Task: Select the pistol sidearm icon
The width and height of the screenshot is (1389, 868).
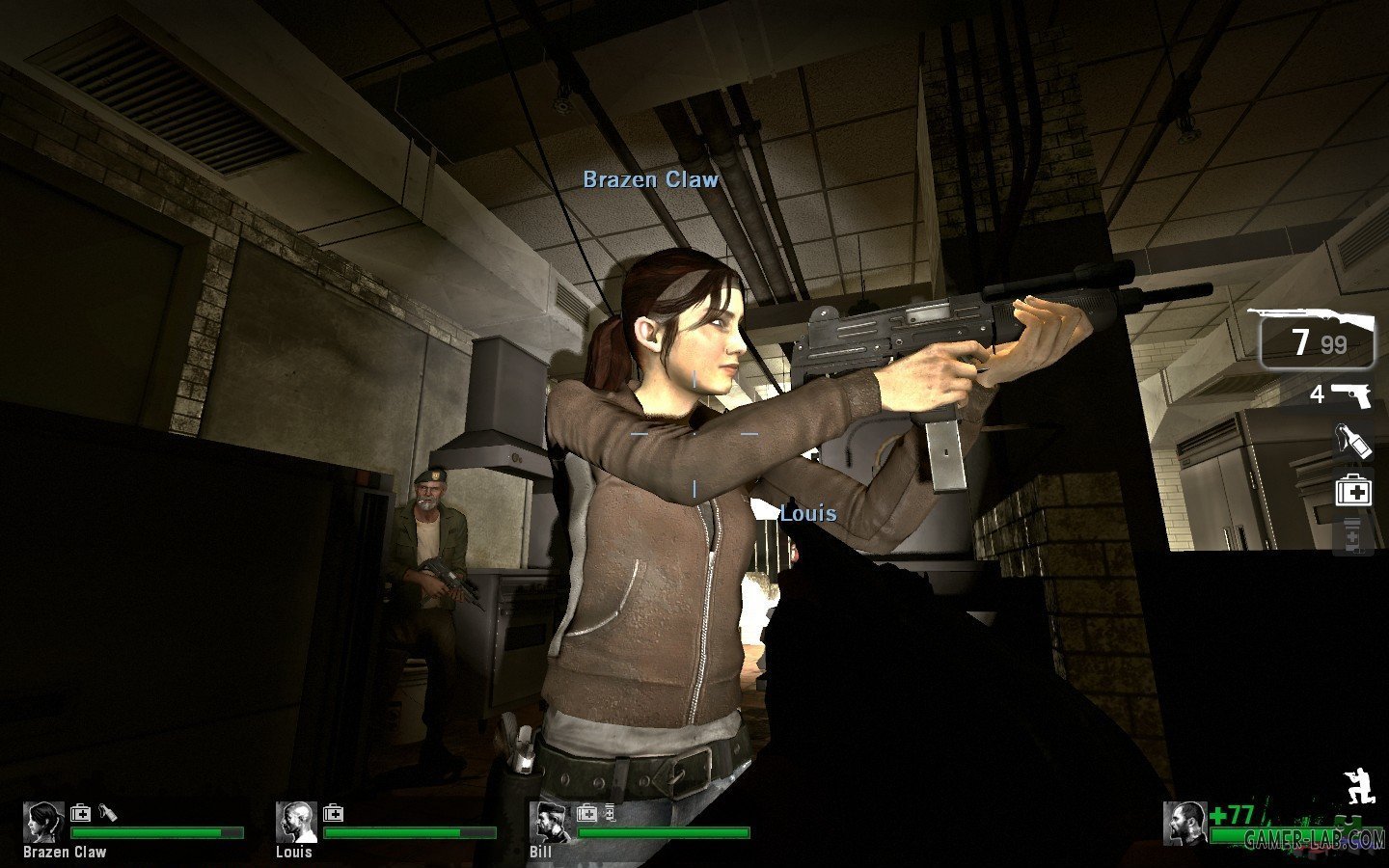Action: 1353,395
